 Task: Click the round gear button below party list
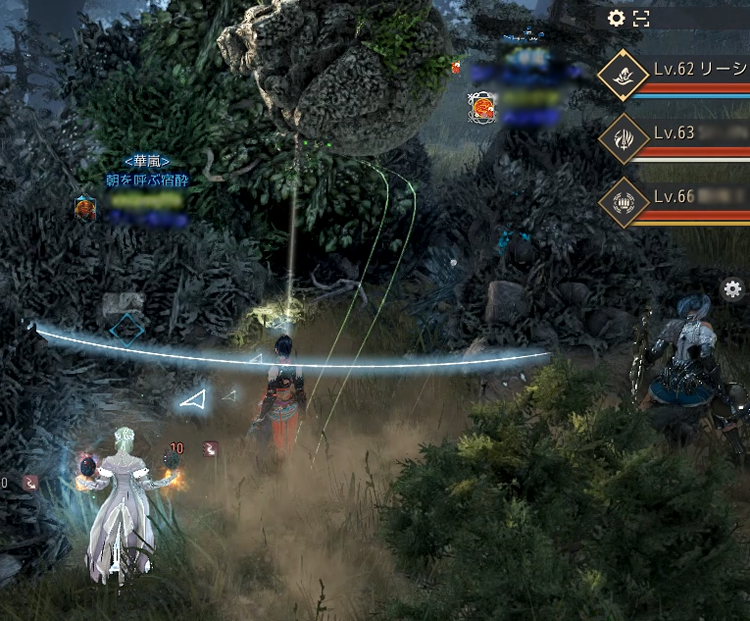coord(732,290)
